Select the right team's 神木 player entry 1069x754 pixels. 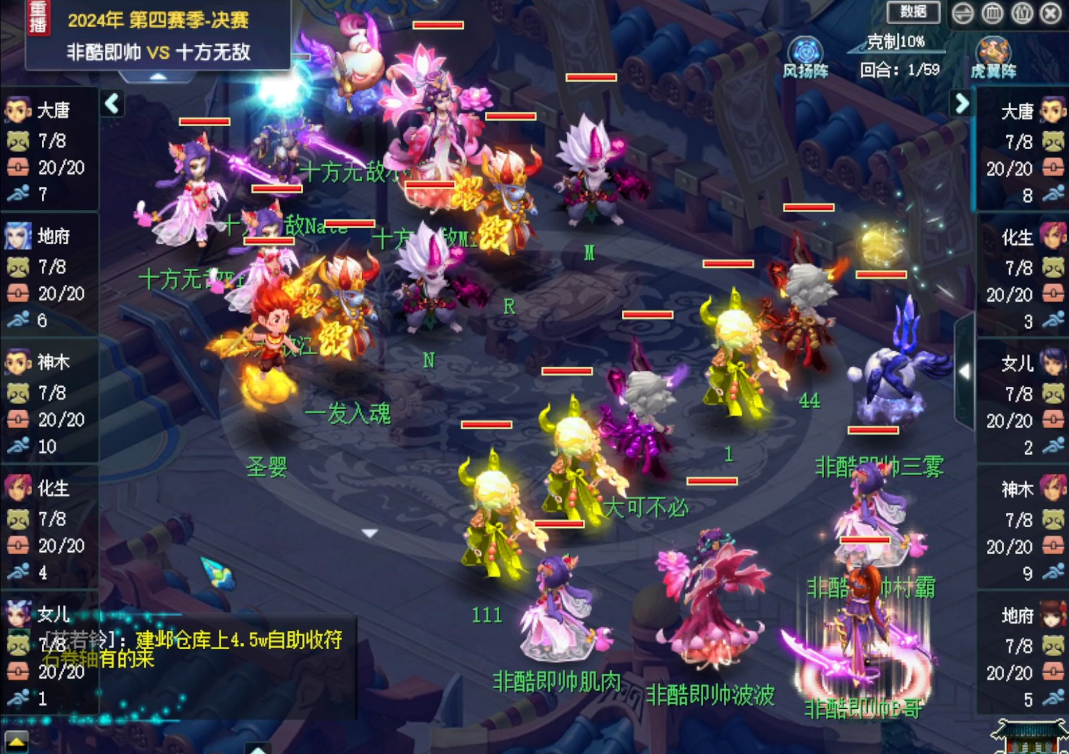[1022, 529]
